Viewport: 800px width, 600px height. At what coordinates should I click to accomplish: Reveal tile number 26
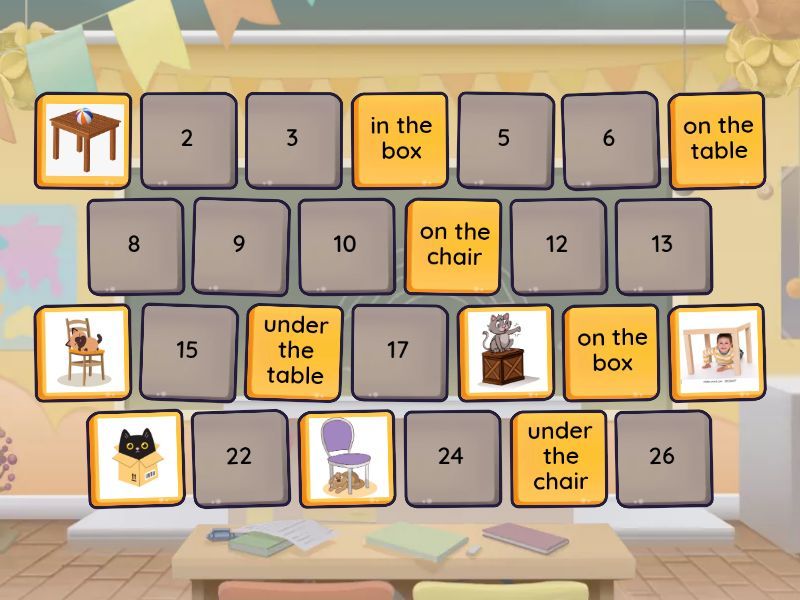662,457
